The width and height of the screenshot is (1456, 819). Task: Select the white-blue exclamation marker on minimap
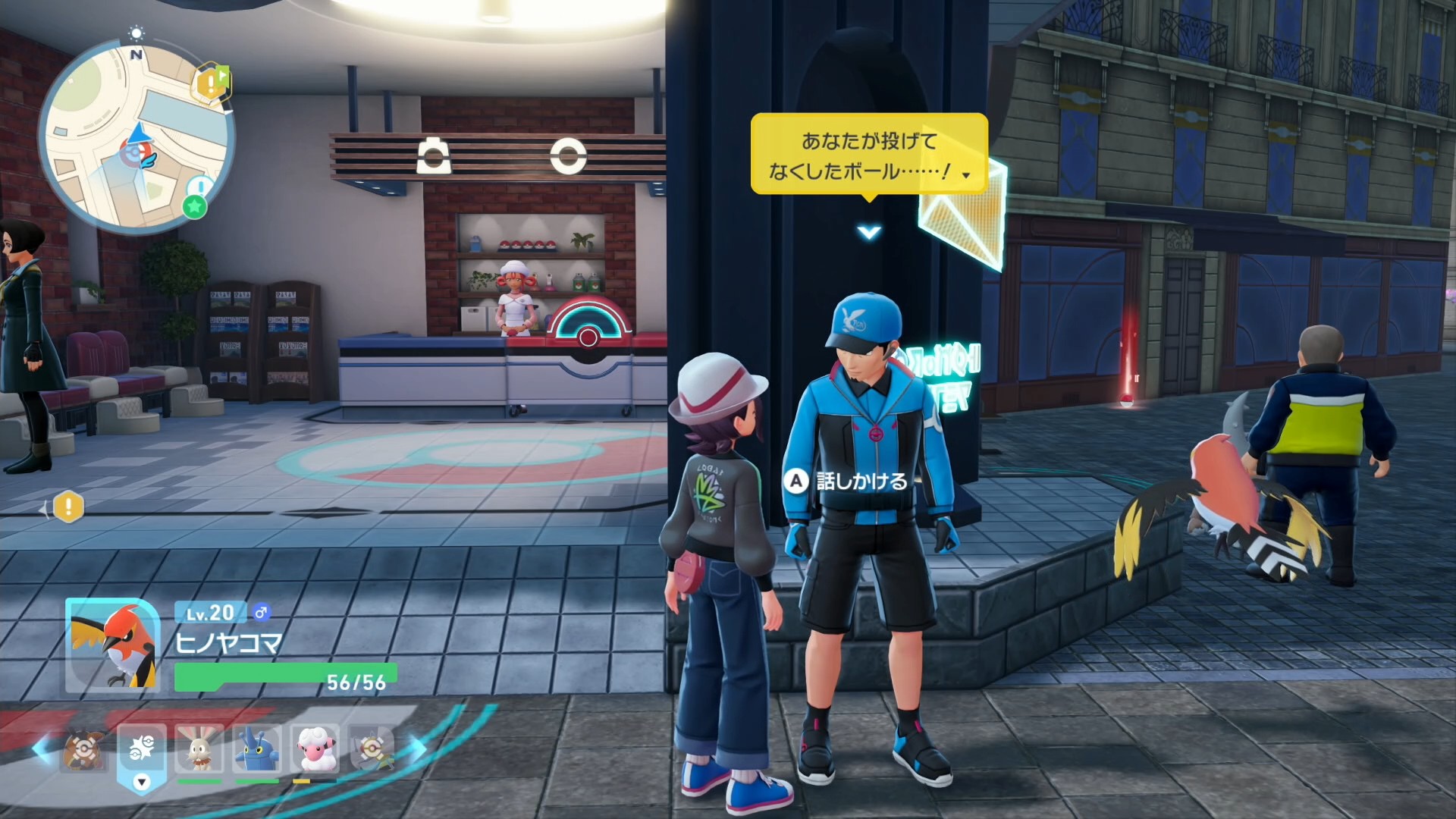(199, 187)
